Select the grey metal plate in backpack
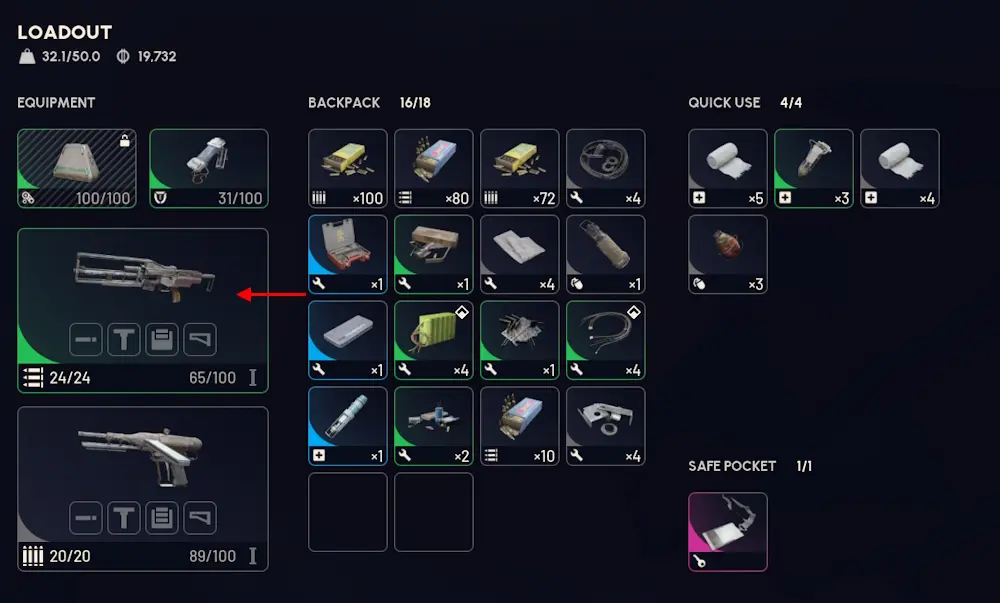Screen dimensions: 1000x603 pyautogui.click(x=605, y=426)
